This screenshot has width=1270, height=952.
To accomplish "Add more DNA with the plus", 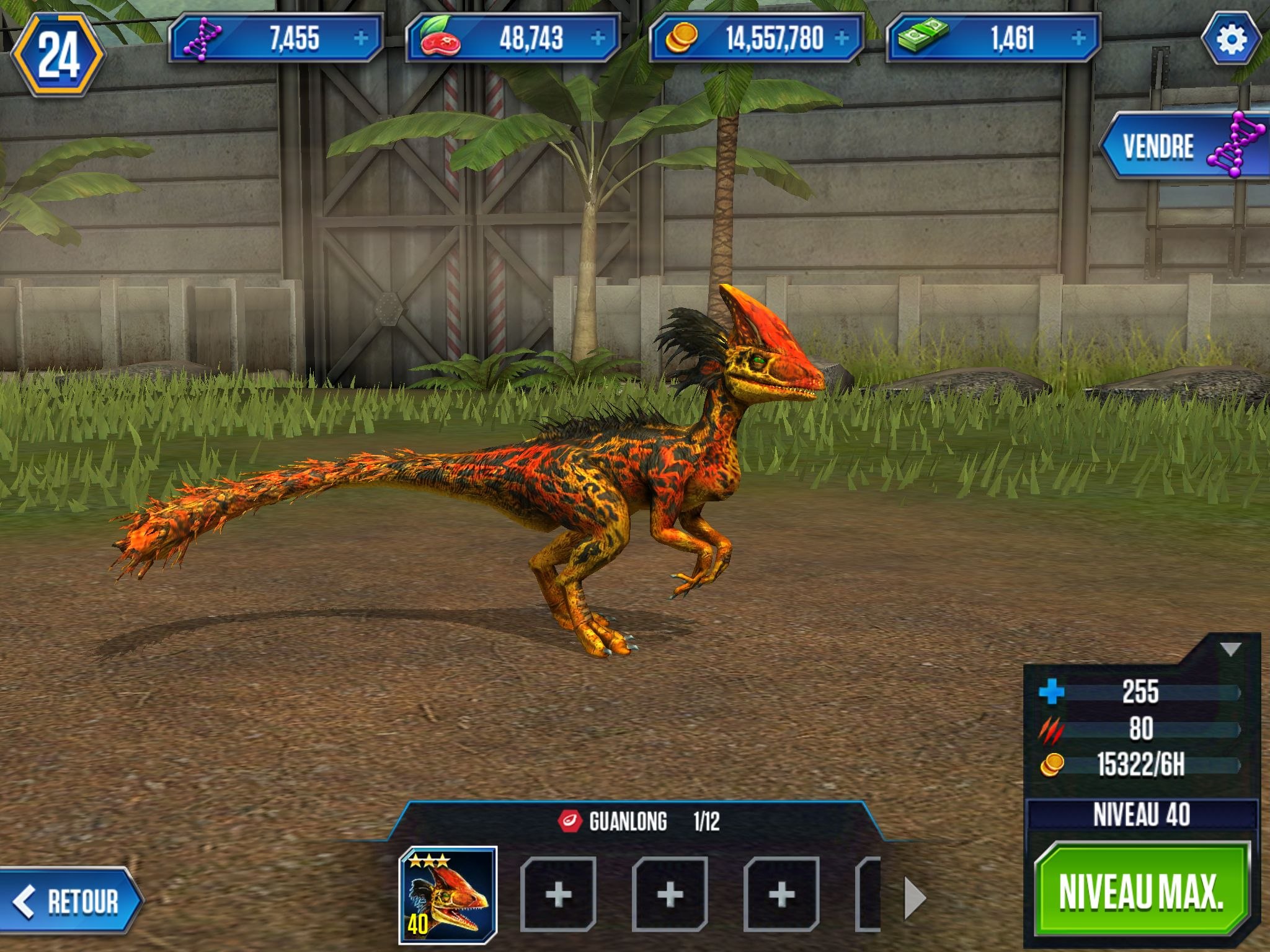I will [361, 38].
